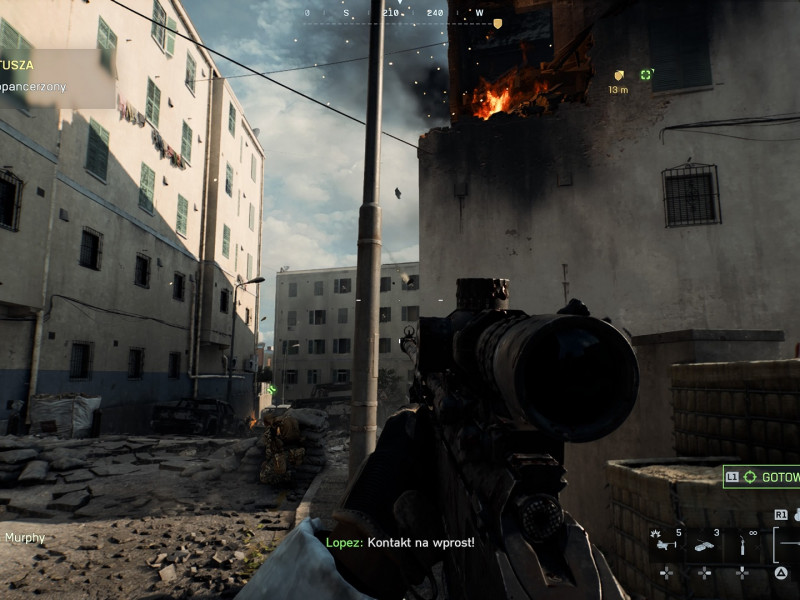
Task: Click the yellow shield marker on the compass
Action: pos(497,23)
